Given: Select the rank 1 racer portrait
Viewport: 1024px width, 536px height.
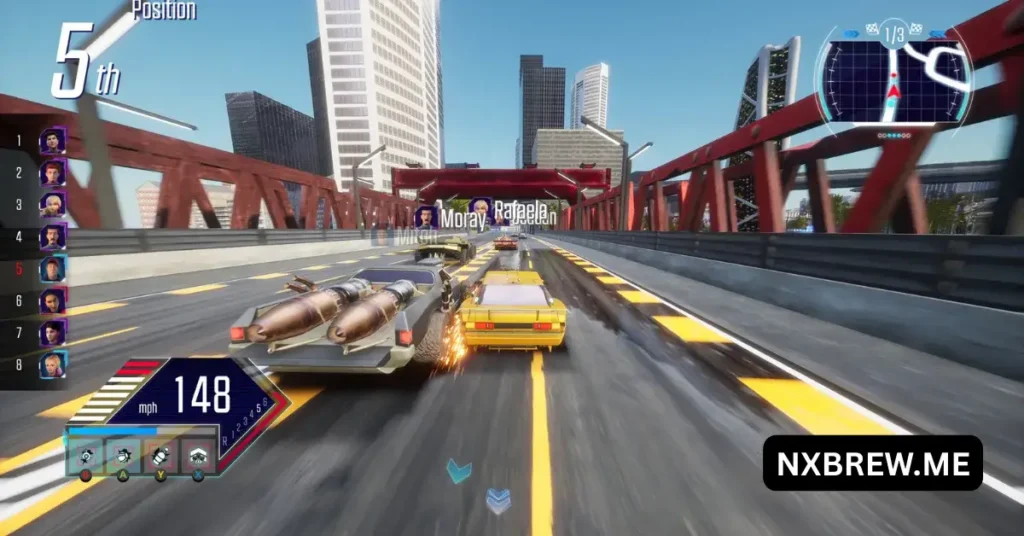Looking at the screenshot, I should coord(53,140).
